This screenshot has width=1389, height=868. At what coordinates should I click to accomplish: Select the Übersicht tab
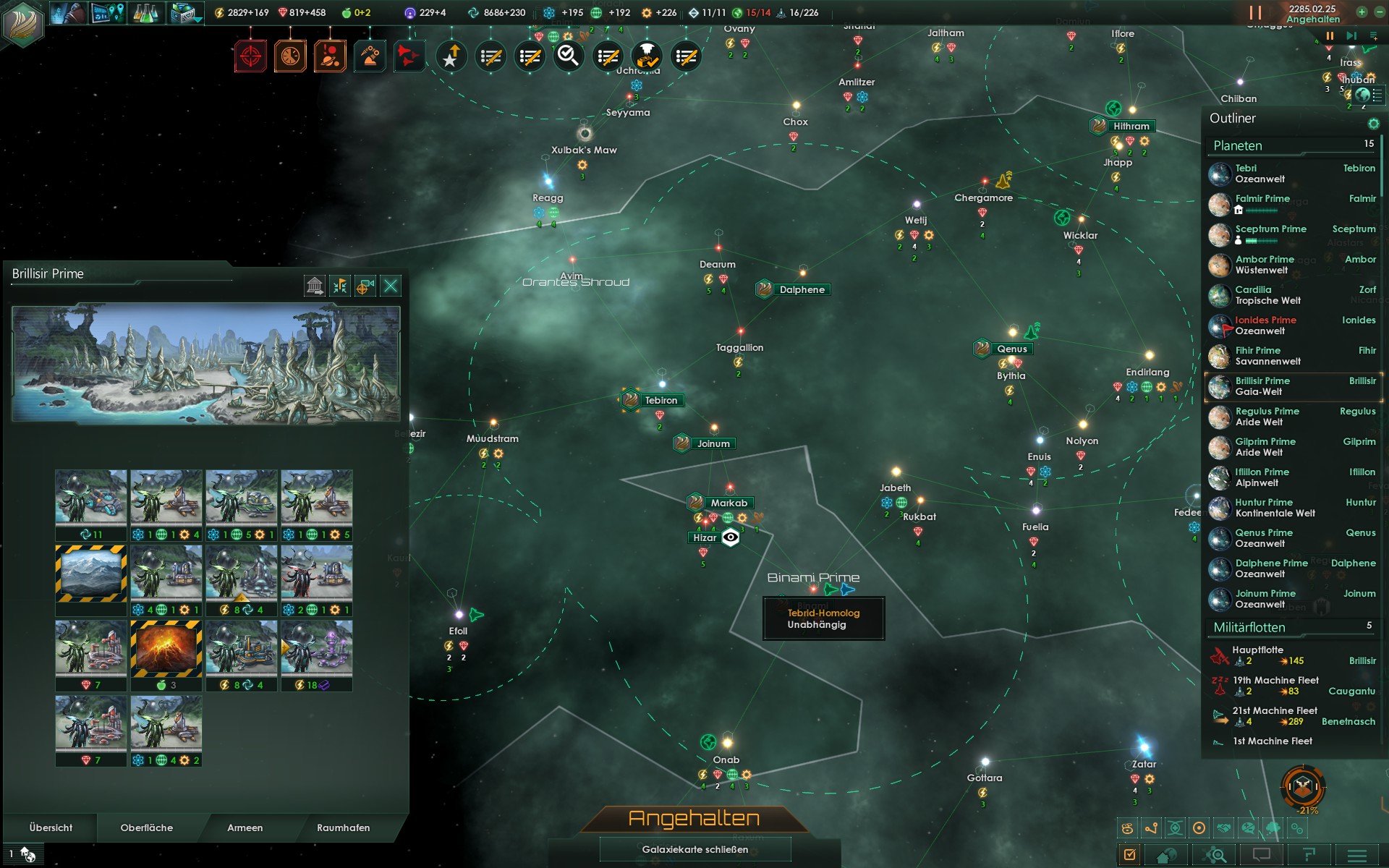click(x=51, y=828)
